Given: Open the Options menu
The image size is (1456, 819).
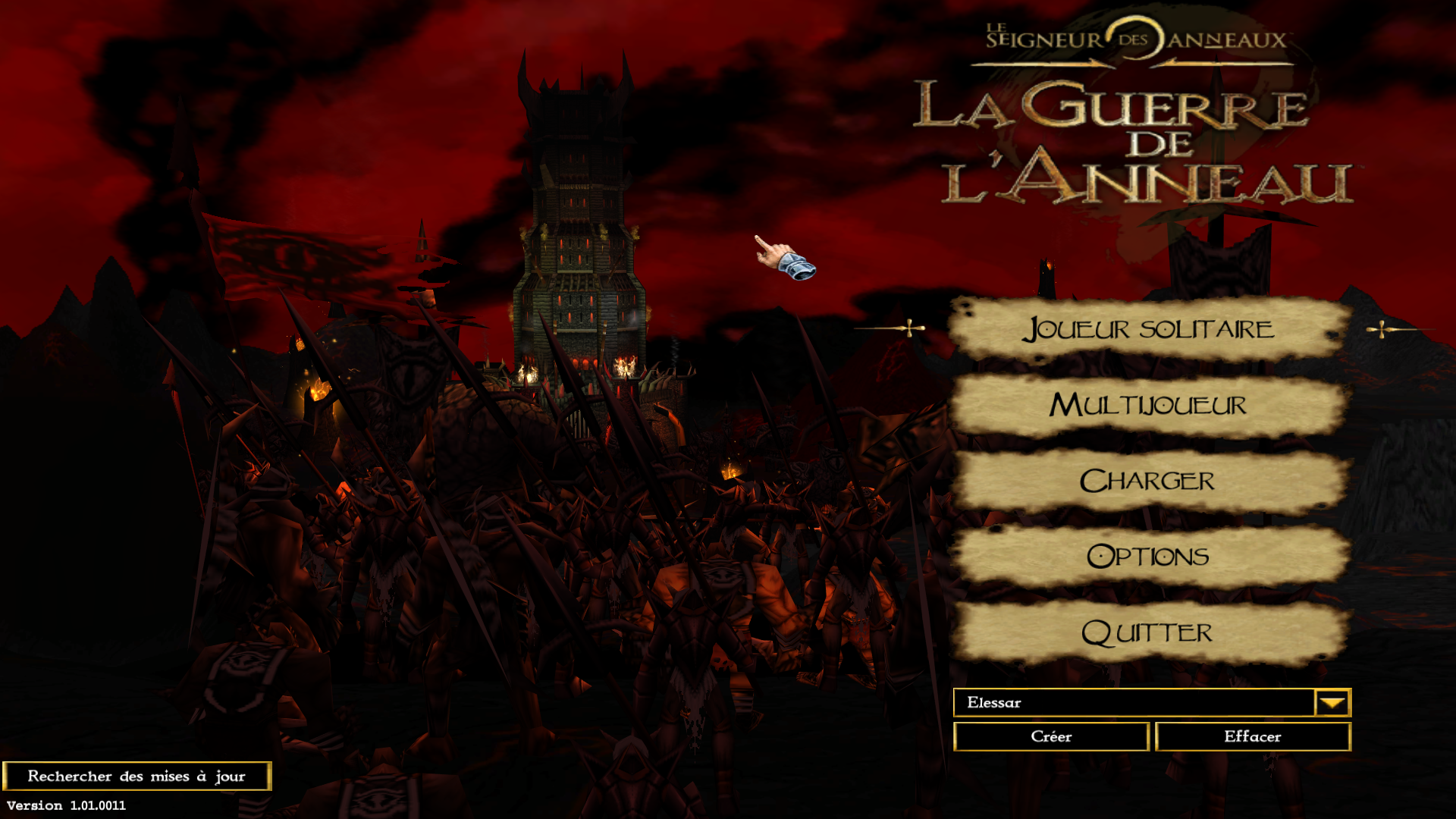Looking at the screenshot, I should [x=1148, y=557].
